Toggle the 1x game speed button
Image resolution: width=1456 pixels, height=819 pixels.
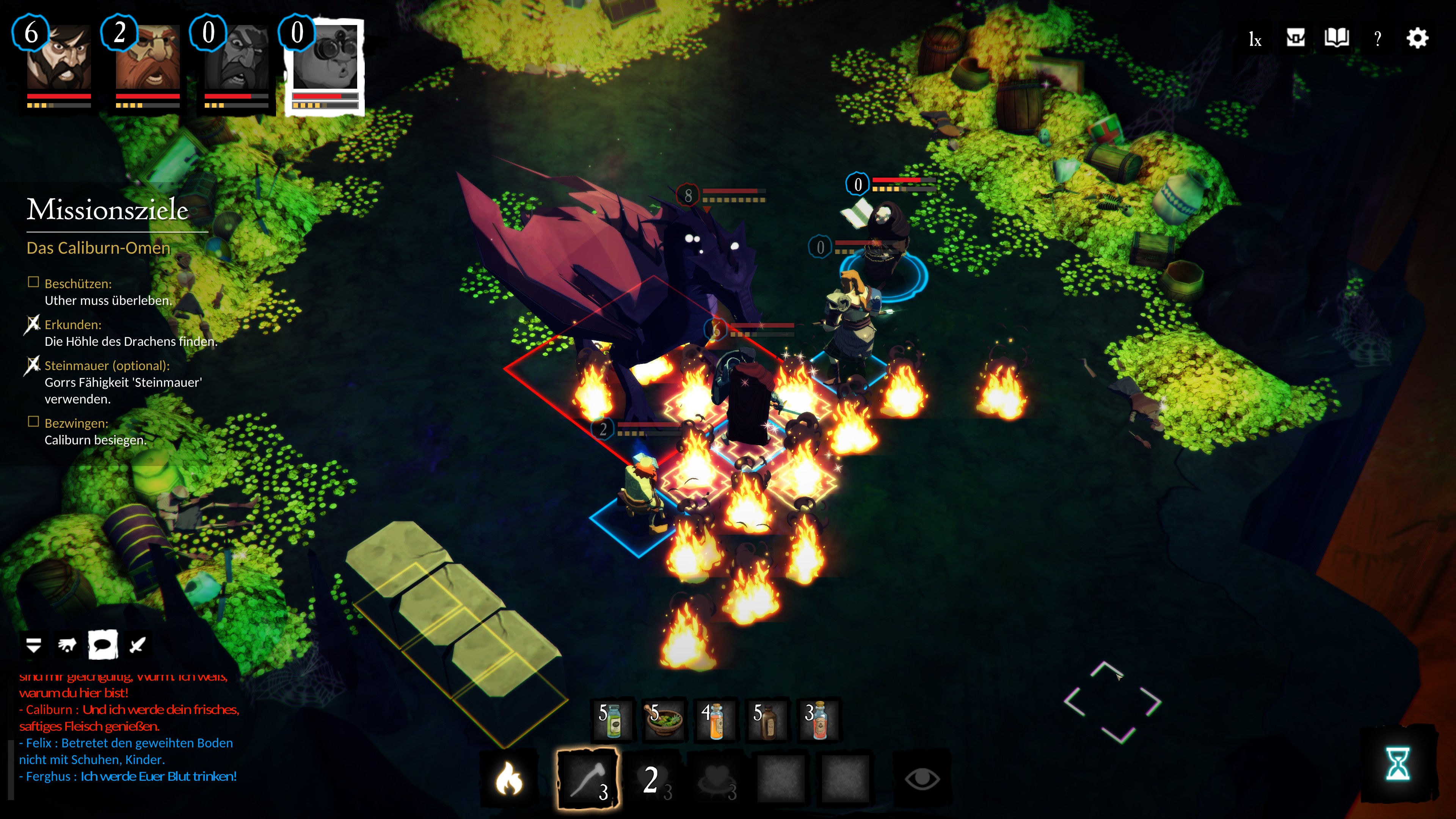click(x=1255, y=39)
